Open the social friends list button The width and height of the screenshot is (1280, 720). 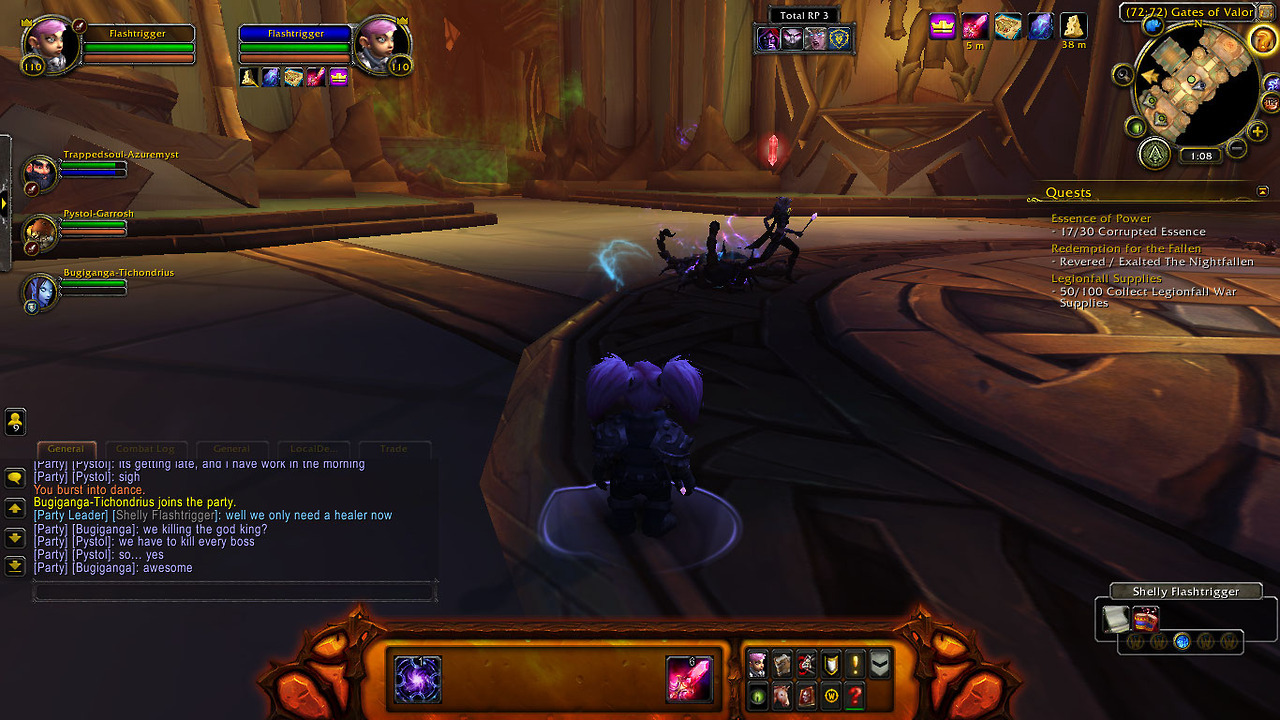tap(15, 422)
